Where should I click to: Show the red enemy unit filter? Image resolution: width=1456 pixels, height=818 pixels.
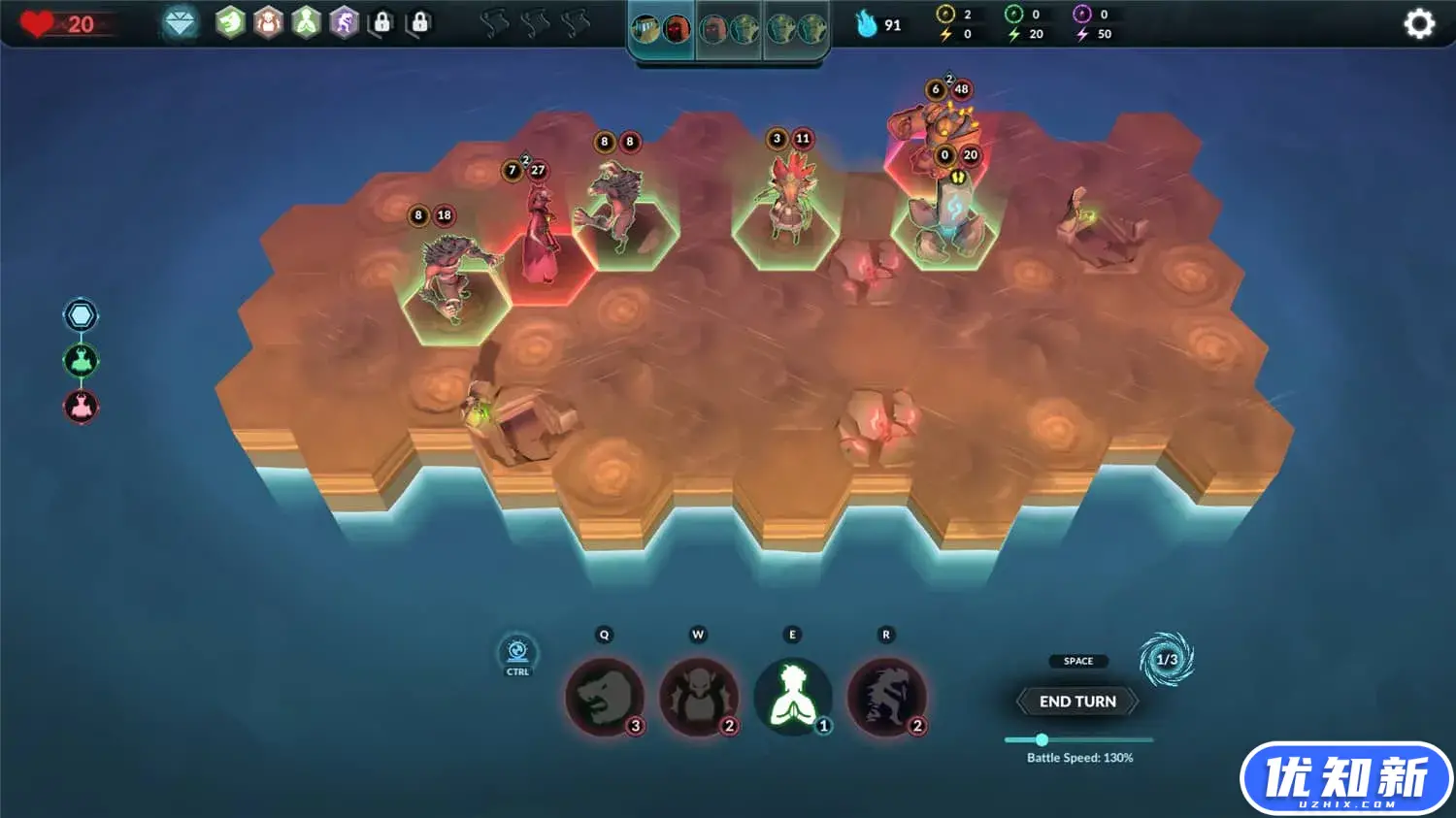(x=81, y=407)
